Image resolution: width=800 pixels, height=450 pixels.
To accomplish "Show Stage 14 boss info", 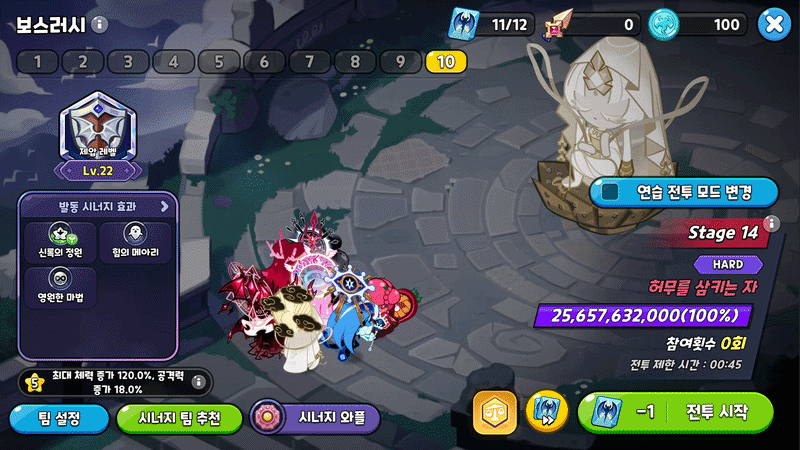I will tap(771, 223).
